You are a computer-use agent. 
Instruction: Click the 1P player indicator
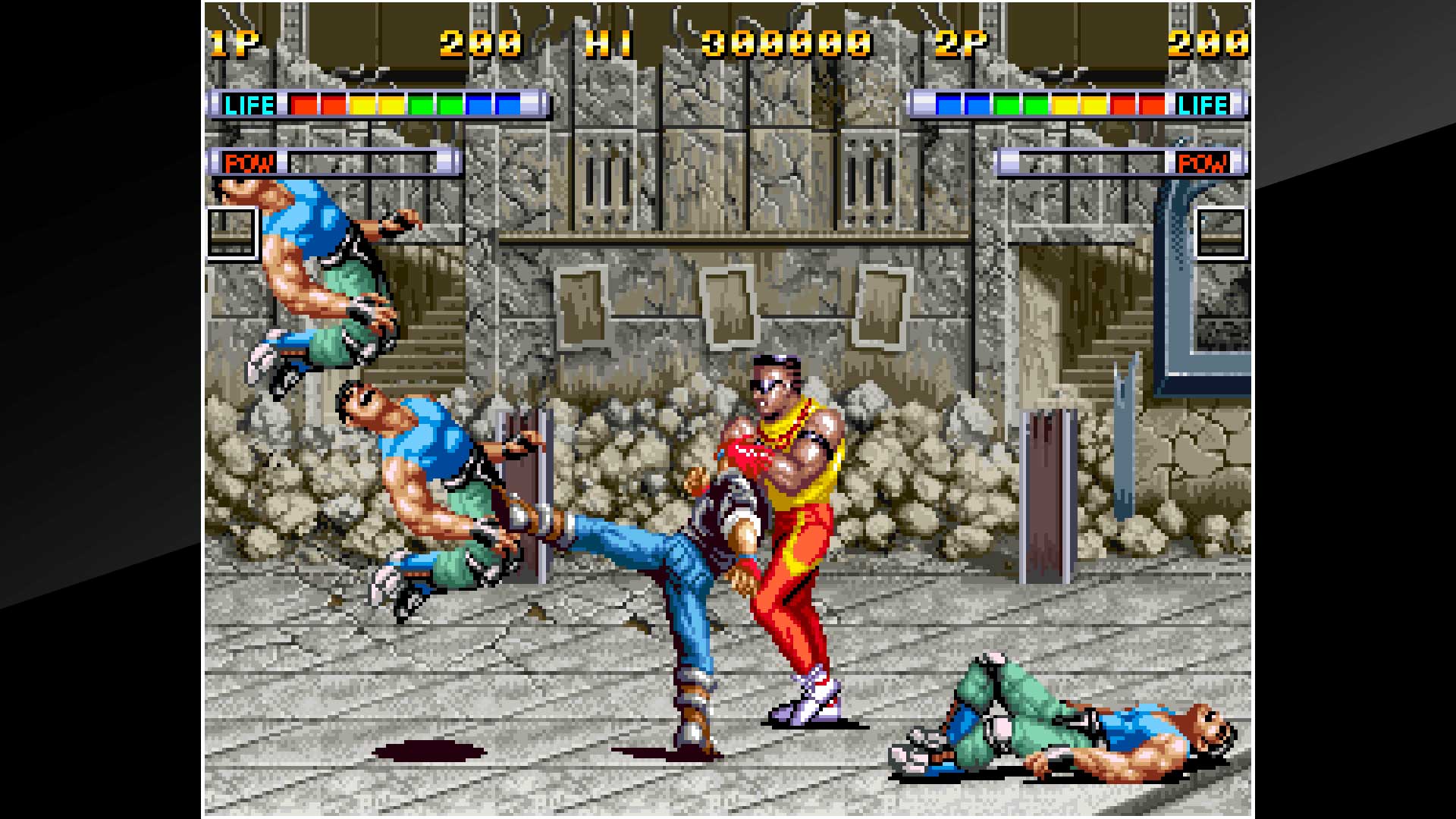[236, 43]
